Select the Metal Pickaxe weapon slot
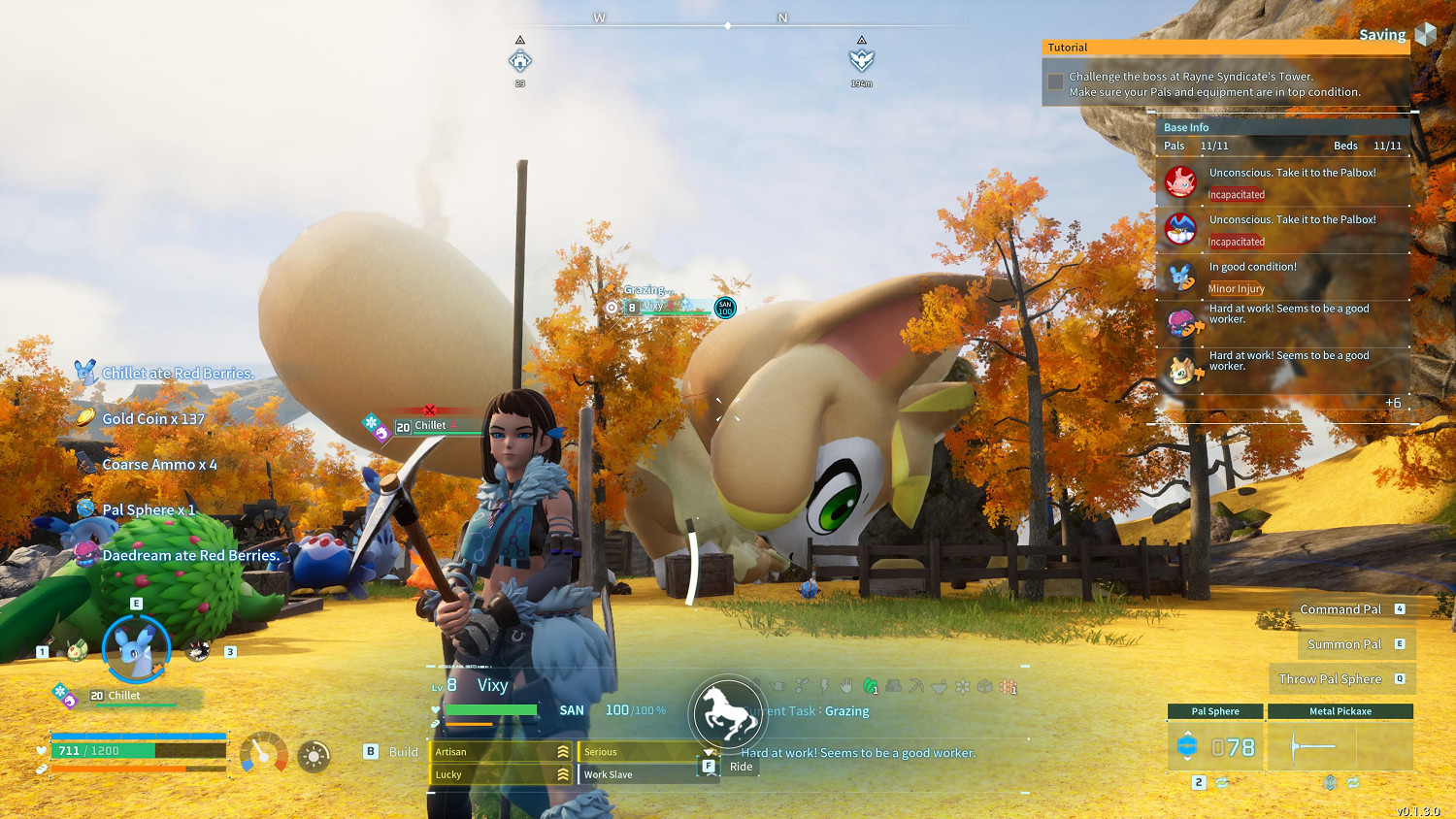1456x819 pixels. tap(1340, 746)
